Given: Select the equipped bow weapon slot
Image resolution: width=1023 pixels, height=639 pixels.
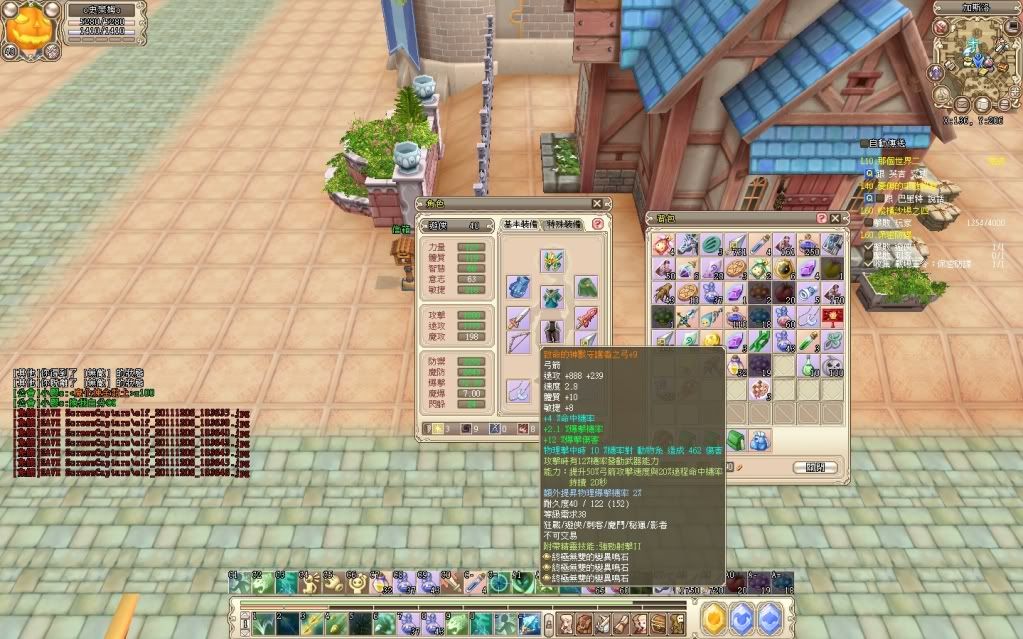Looking at the screenshot, I should click(x=518, y=343).
